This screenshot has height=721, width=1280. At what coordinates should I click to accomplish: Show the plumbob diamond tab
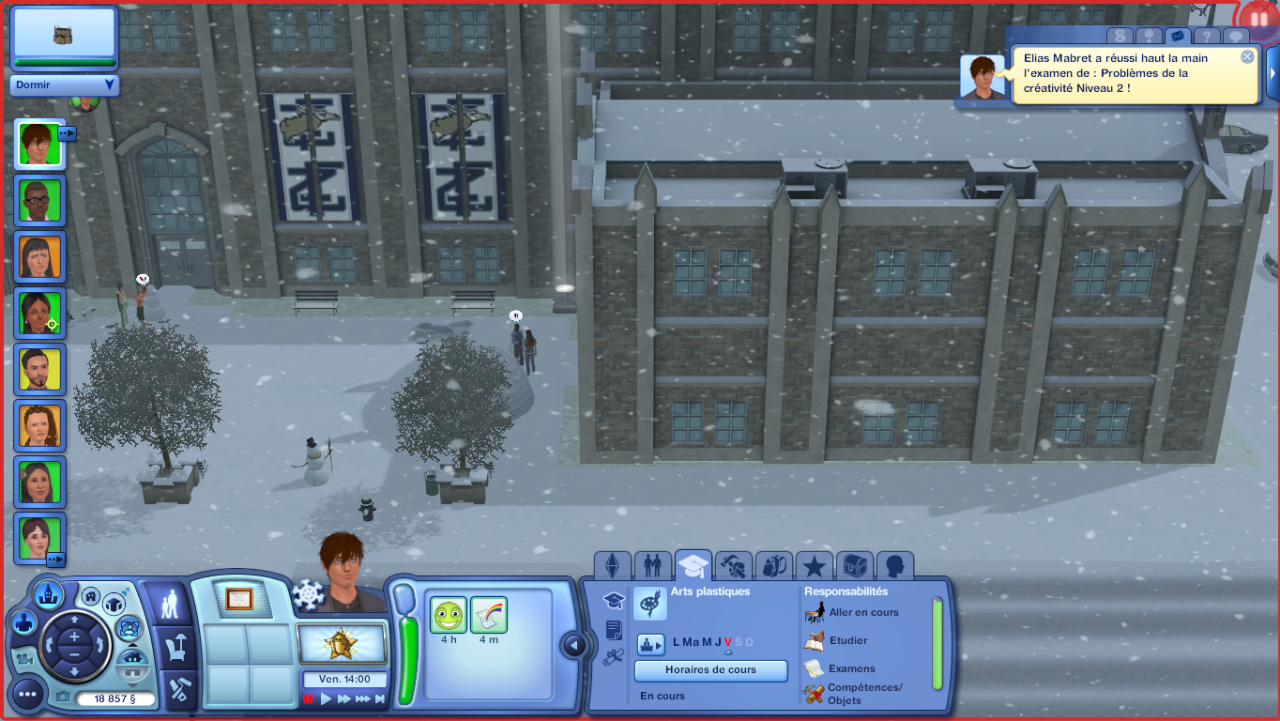[613, 566]
